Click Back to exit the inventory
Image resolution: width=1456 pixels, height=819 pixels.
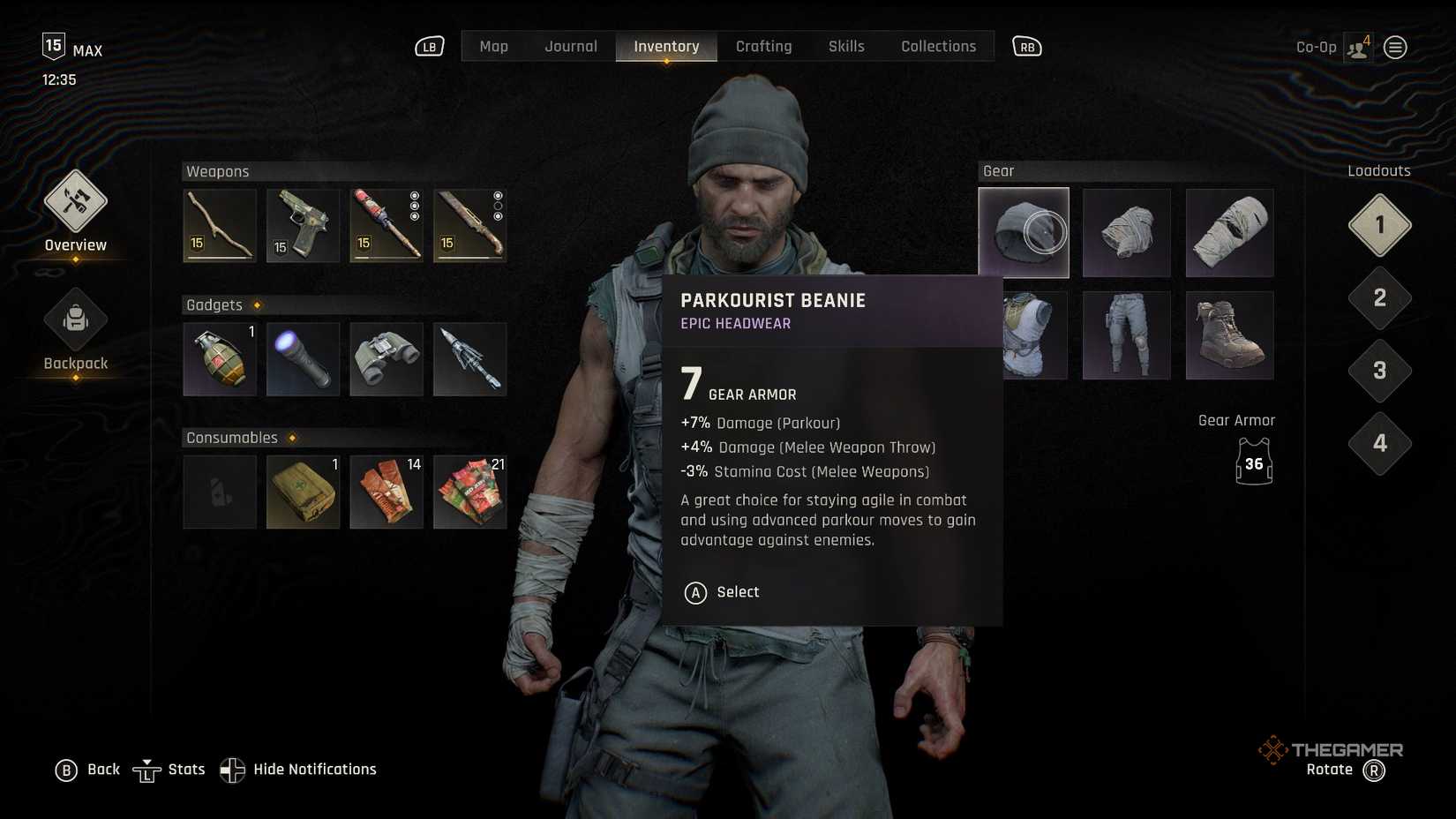coord(88,769)
